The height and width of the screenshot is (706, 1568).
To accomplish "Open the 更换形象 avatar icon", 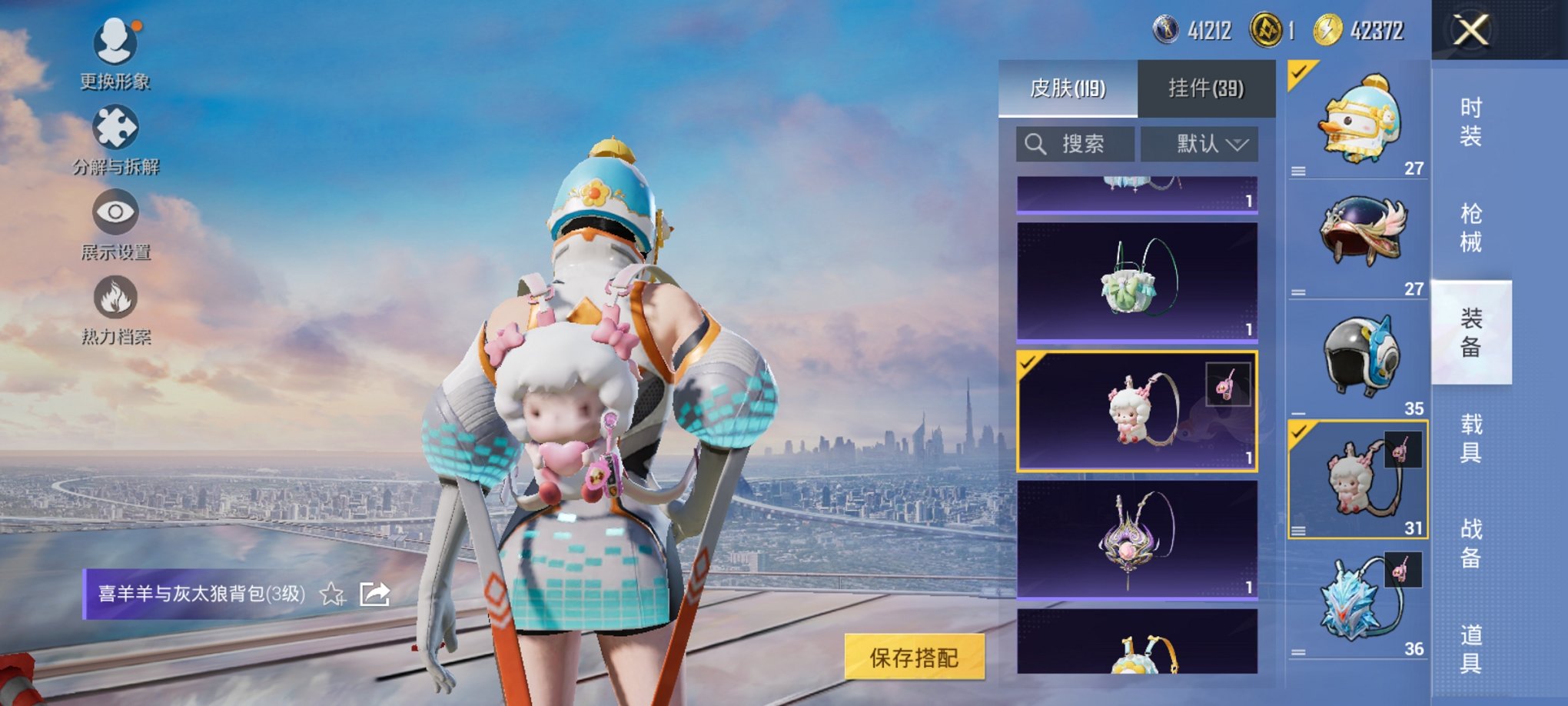I will pos(115,42).
